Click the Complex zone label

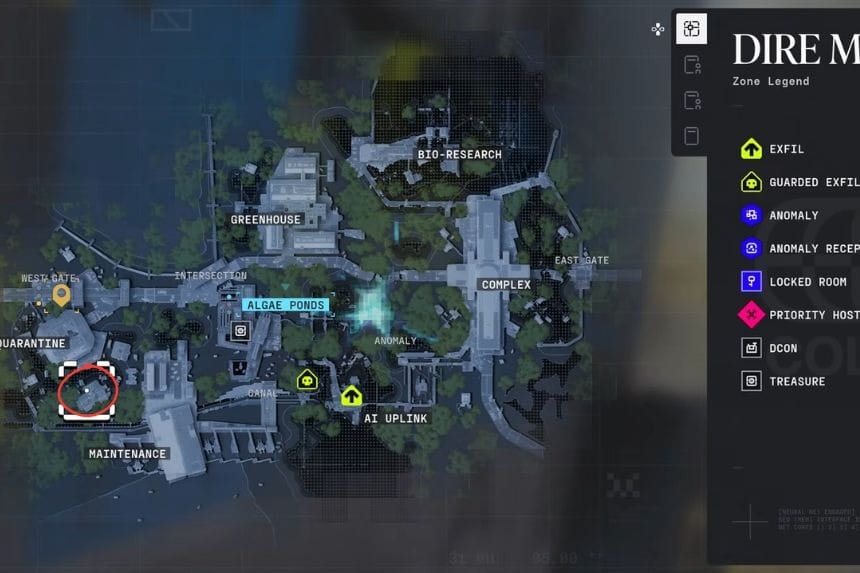pyautogui.click(x=506, y=285)
